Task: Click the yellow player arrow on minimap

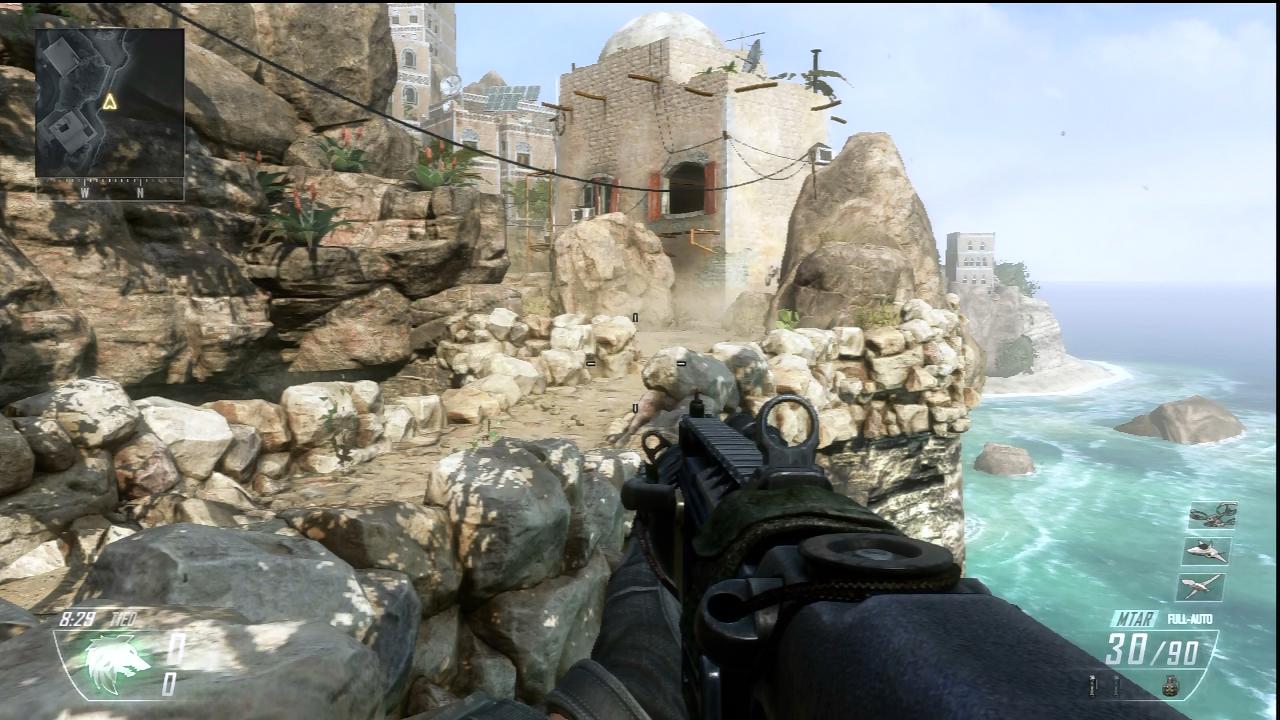Action: click(110, 101)
